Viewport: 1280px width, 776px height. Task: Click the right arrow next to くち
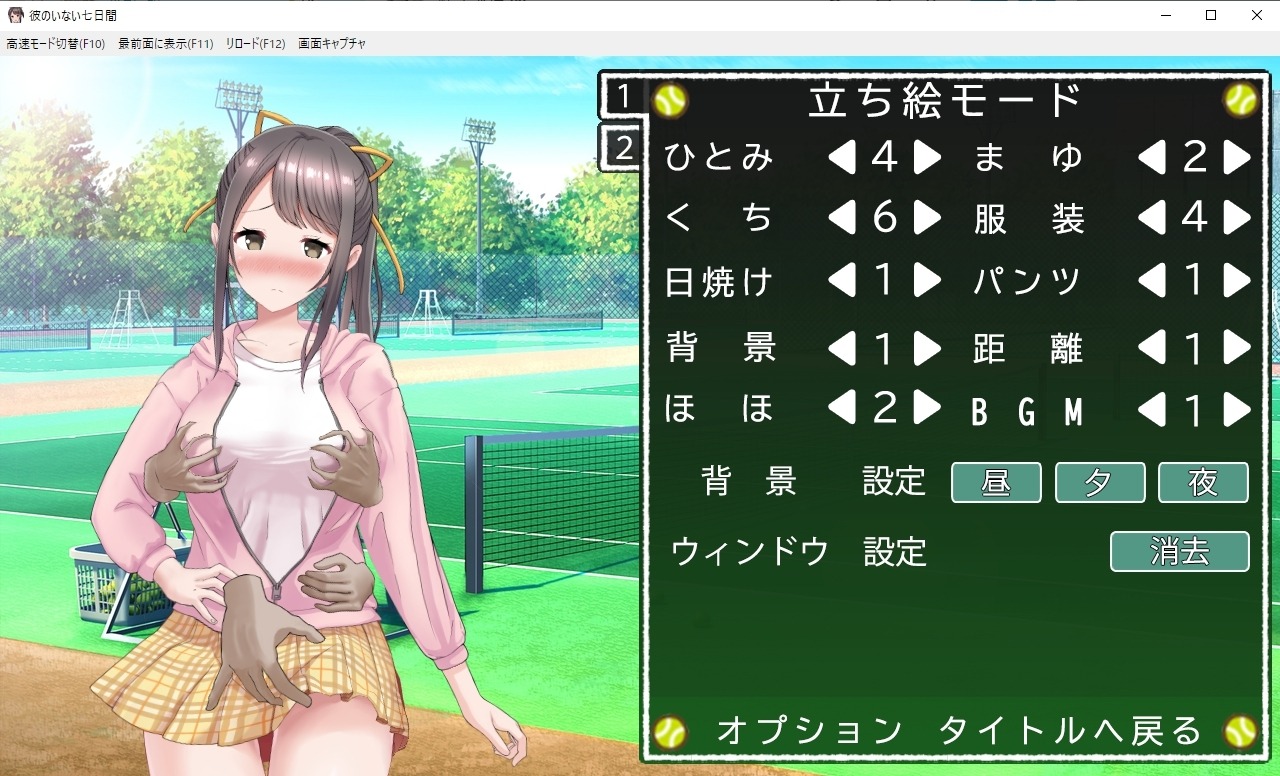point(927,218)
